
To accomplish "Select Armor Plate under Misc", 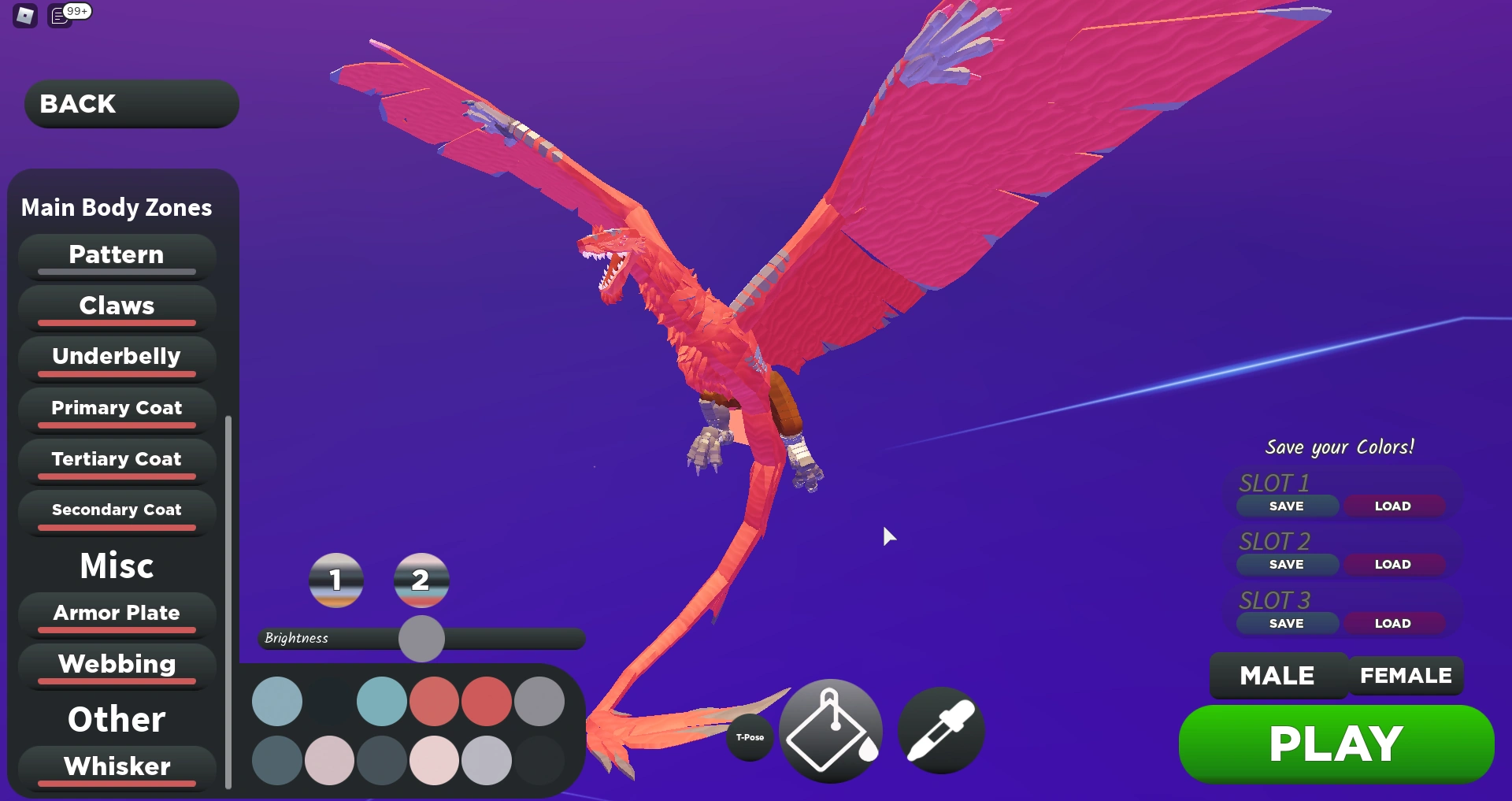I will coord(116,613).
